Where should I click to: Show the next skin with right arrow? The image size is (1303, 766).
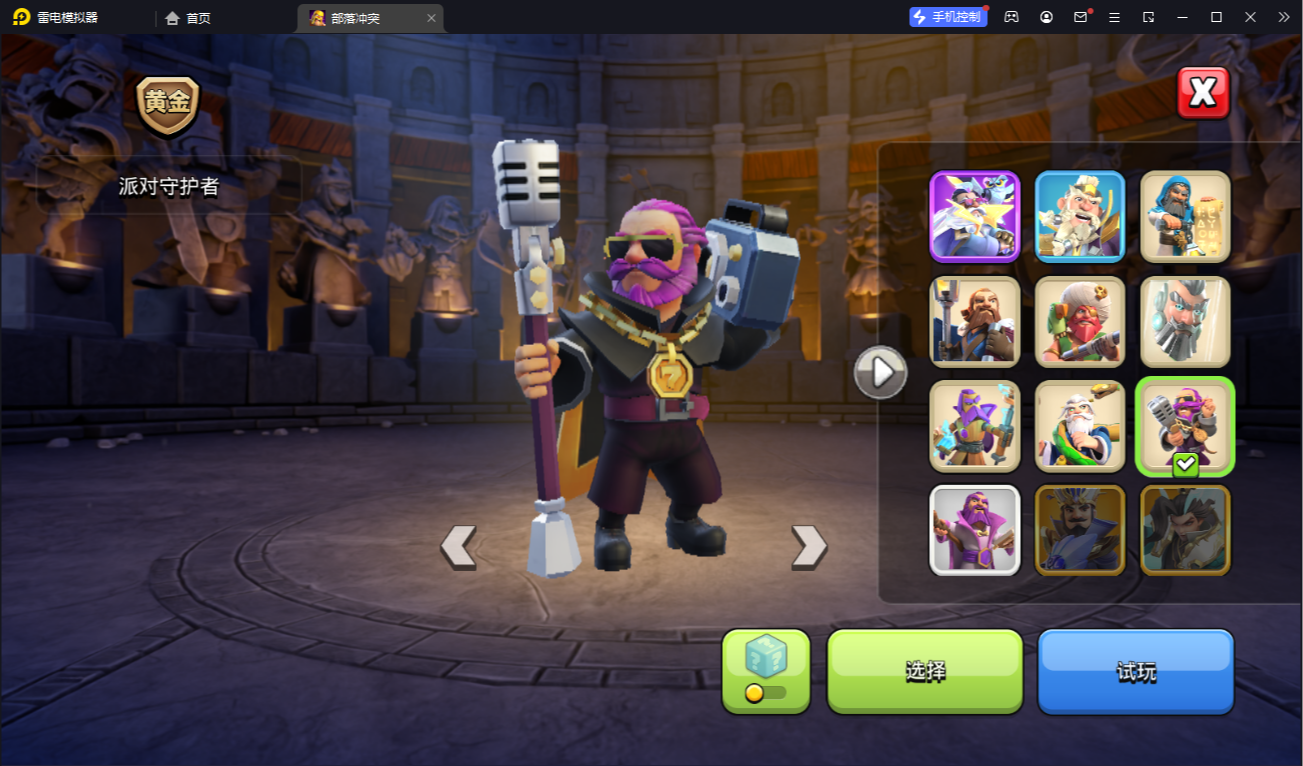(x=809, y=547)
